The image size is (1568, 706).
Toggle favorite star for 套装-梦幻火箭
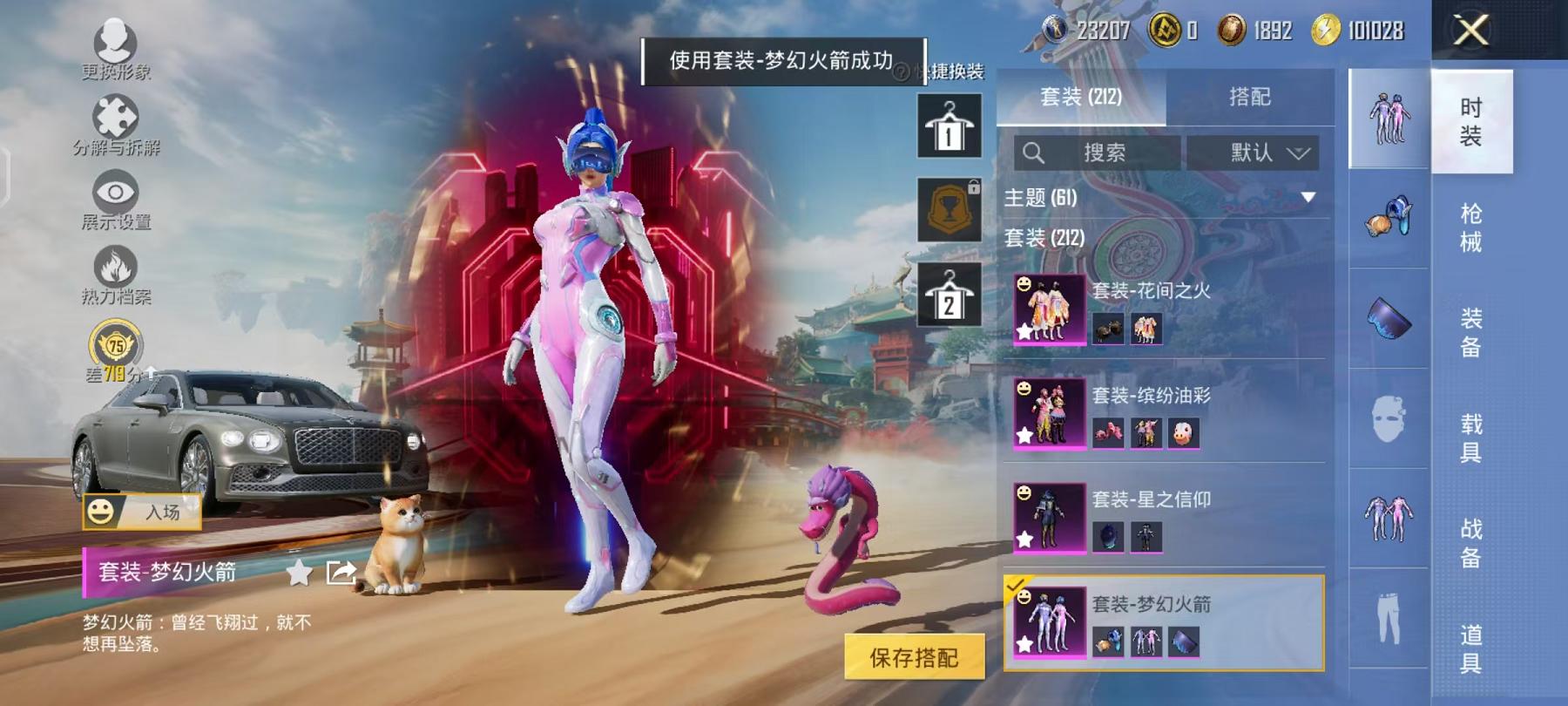coord(298,573)
